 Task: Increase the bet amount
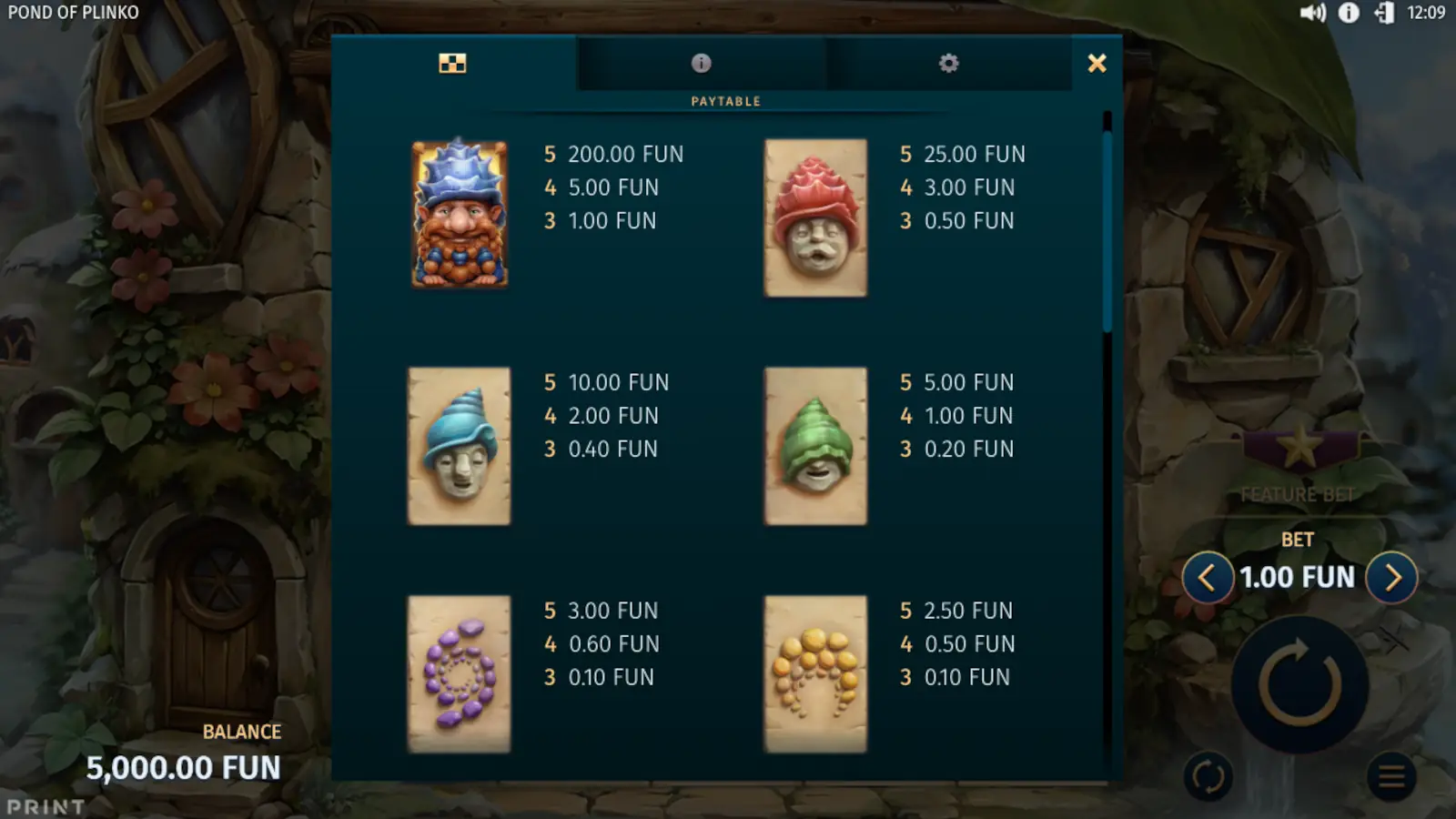click(1391, 577)
